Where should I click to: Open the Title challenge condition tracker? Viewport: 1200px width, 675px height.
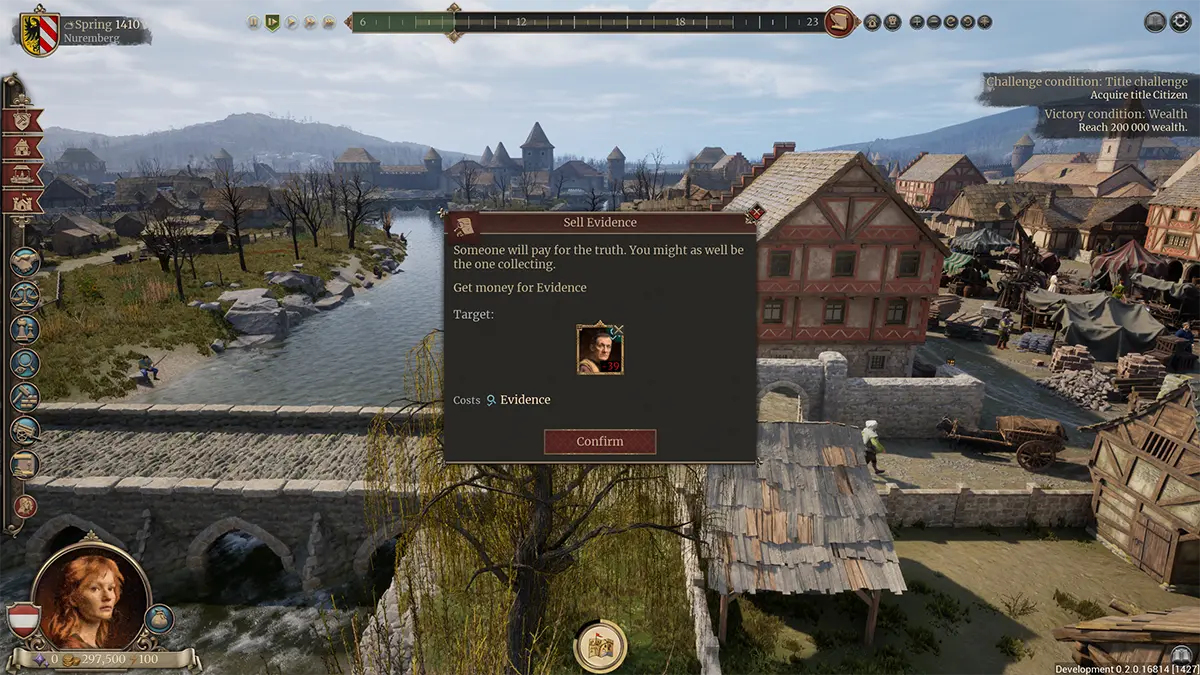click(x=1085, y=88)
